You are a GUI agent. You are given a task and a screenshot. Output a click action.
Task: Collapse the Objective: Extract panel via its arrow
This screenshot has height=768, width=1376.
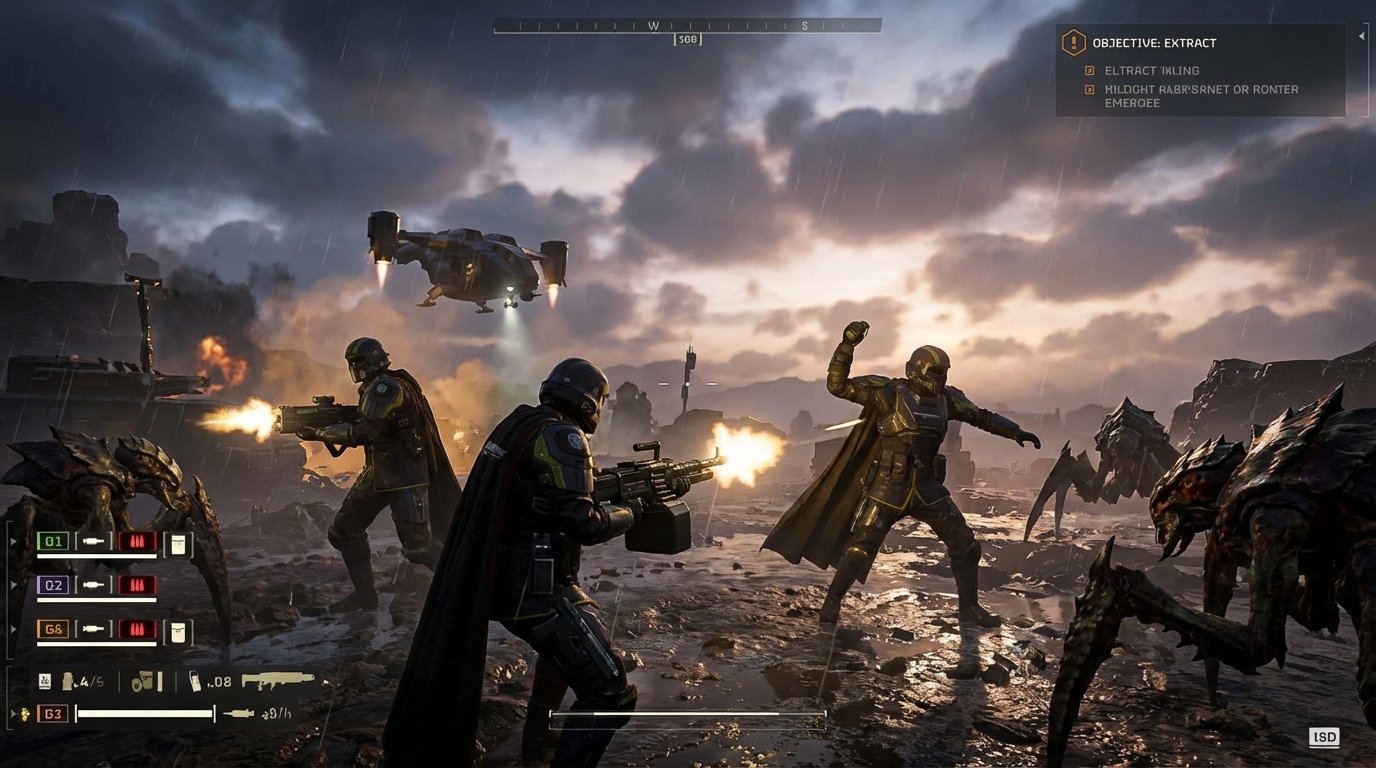(x=1361, y=37)
